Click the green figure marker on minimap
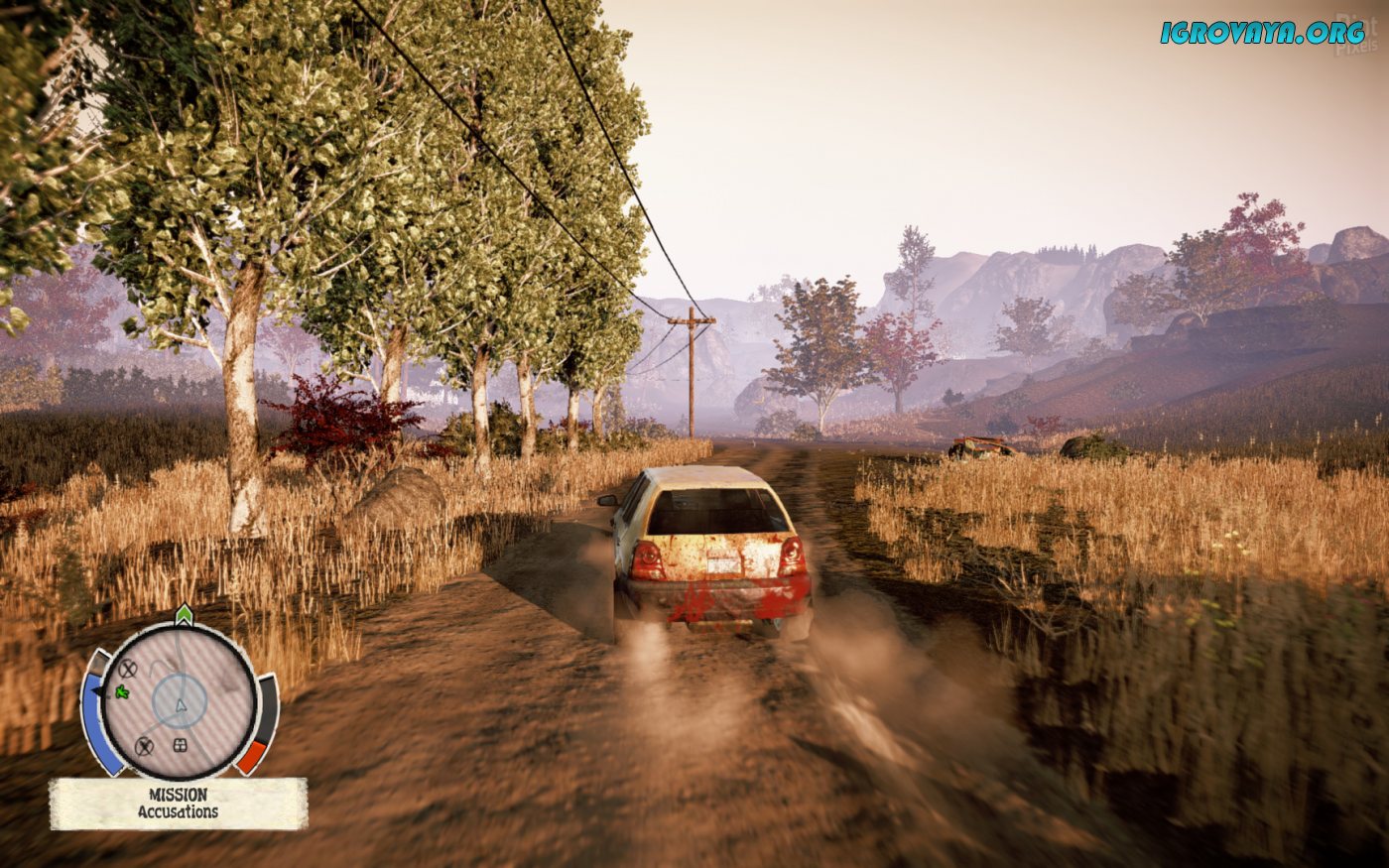This screenshot has height=868, width=1389. point(123,690)
